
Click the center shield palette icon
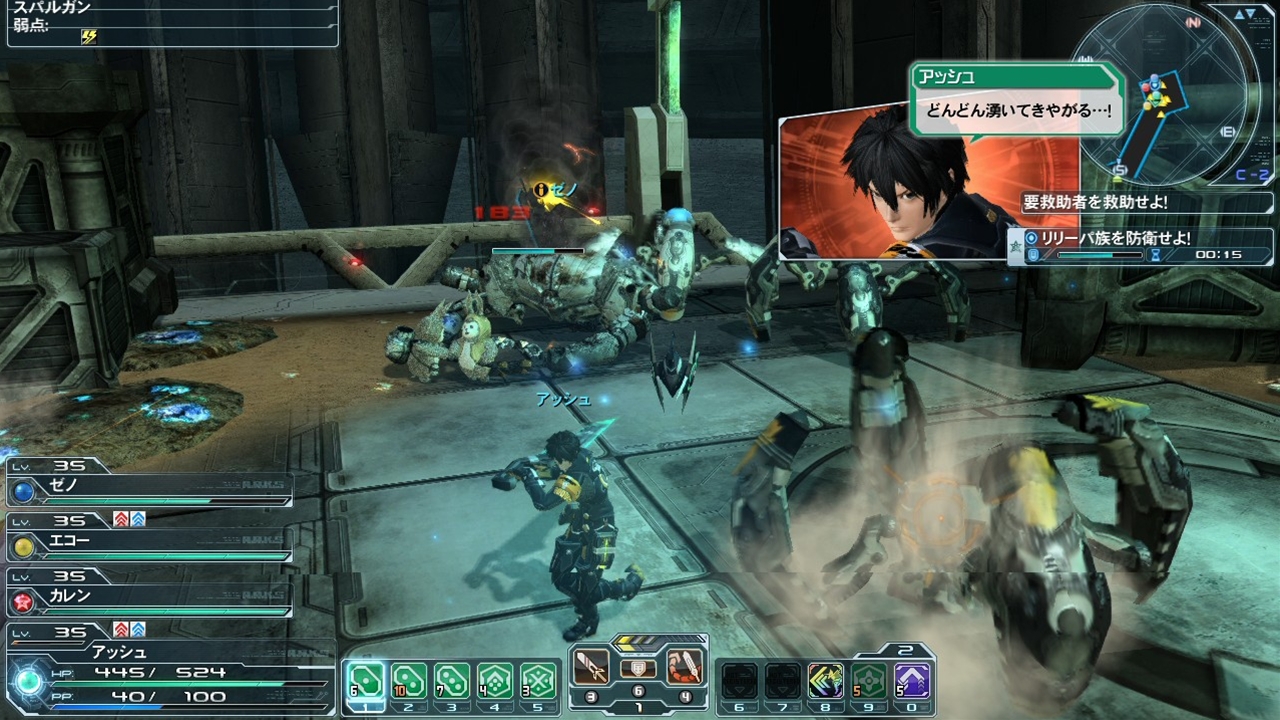638,669
